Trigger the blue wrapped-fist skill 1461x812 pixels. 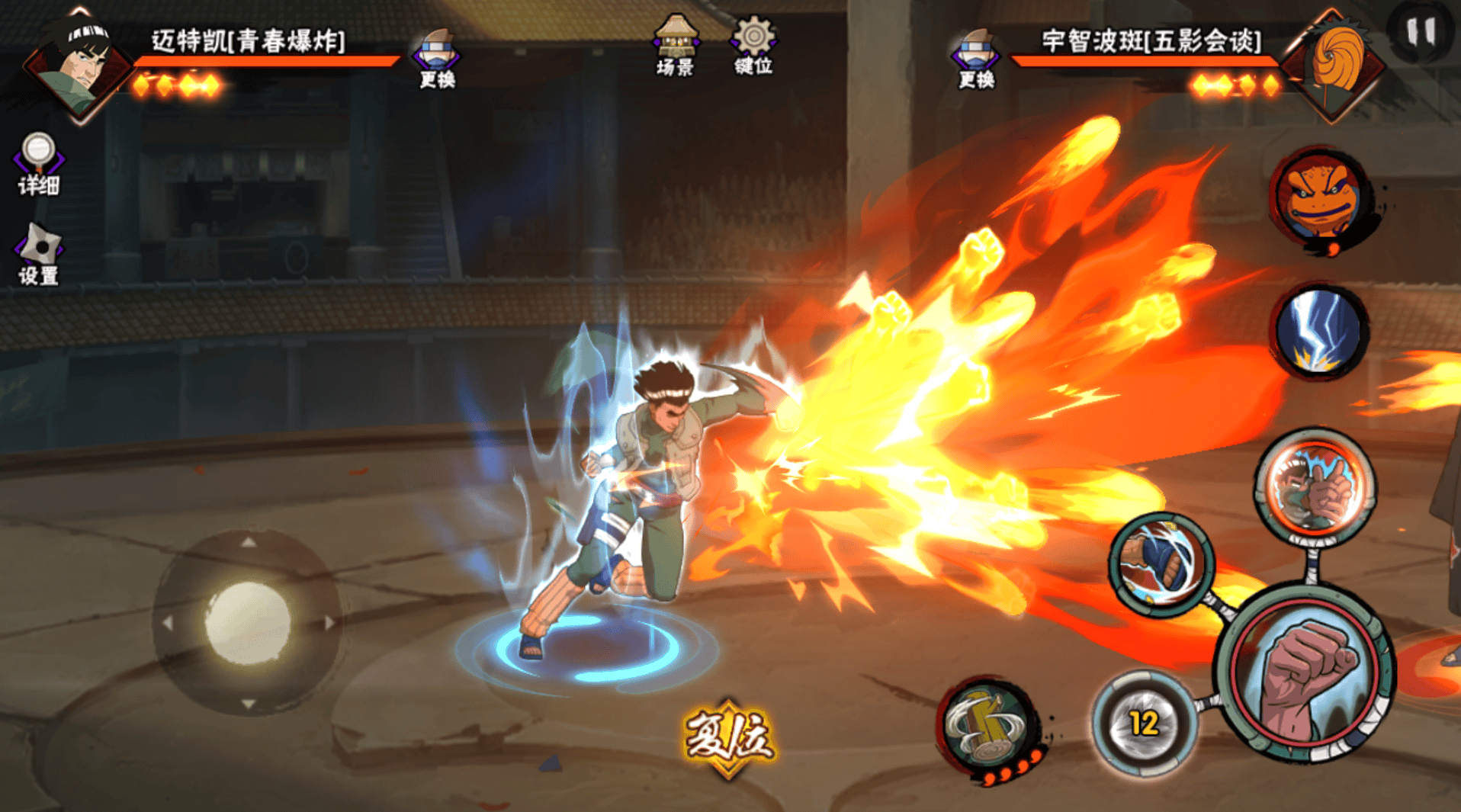[x=1161, y=564]
